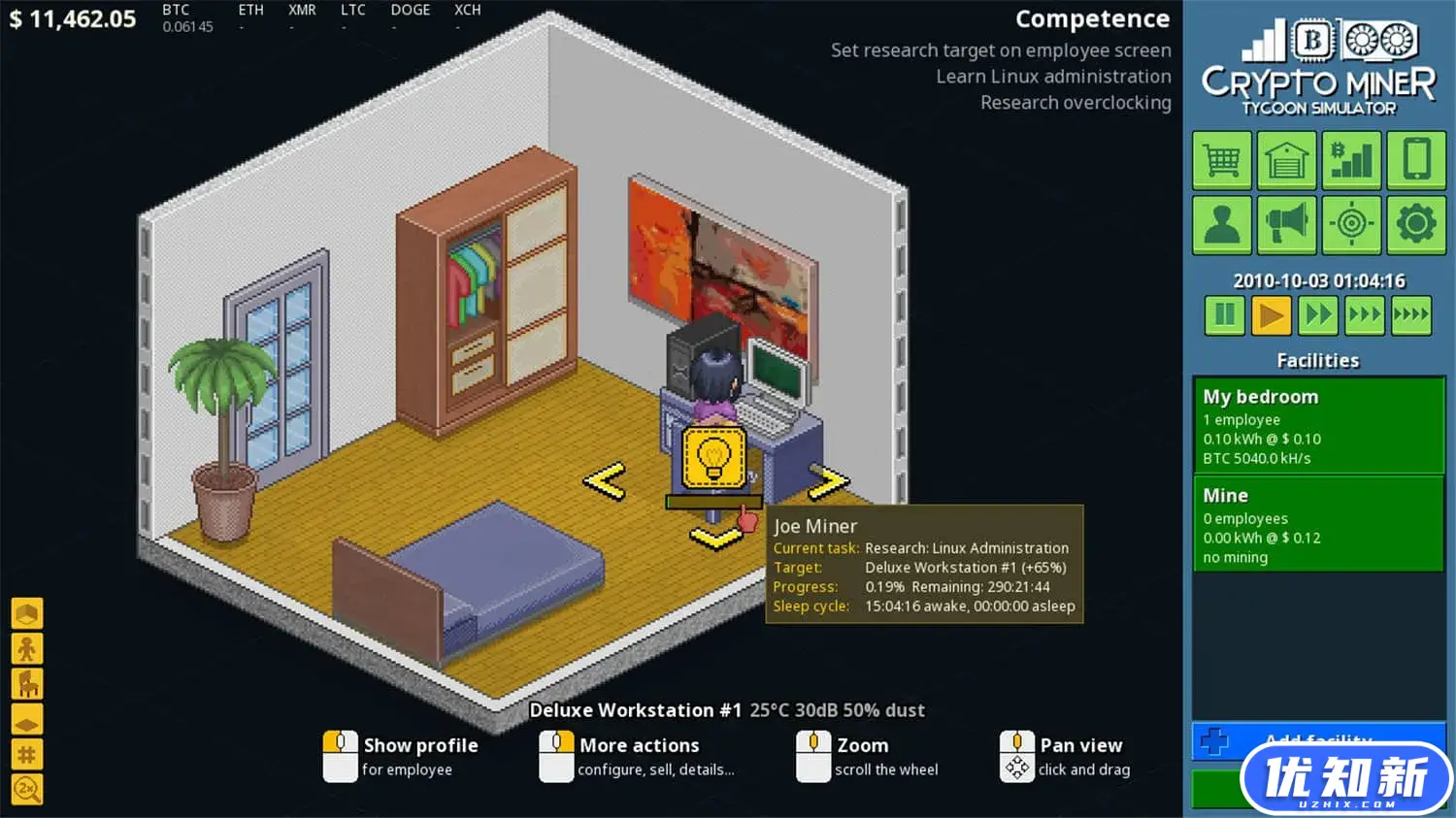
Task: Pause the game simulation
Action: click(x=1223, y=314)
